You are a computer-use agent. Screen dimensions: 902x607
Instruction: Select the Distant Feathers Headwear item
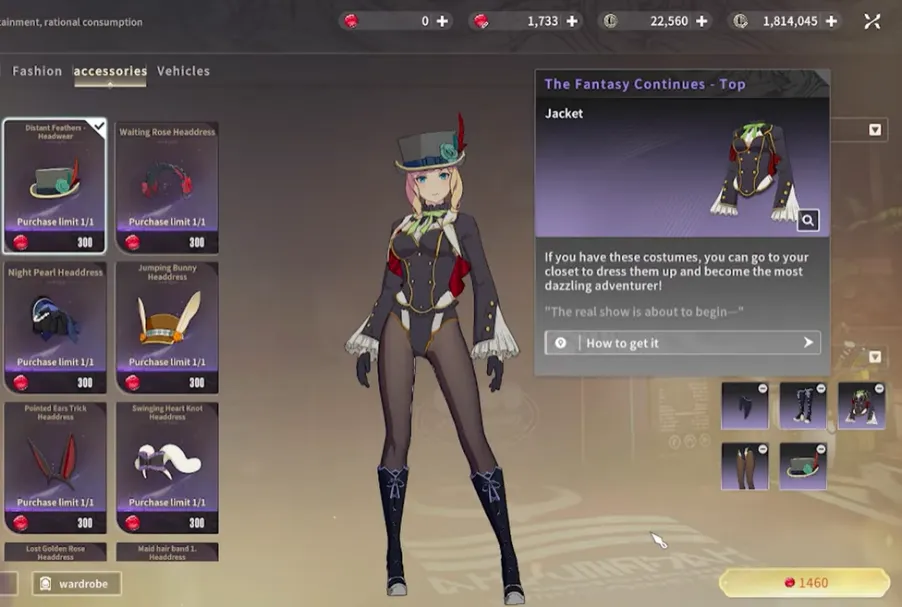click(x=55, y=186)
